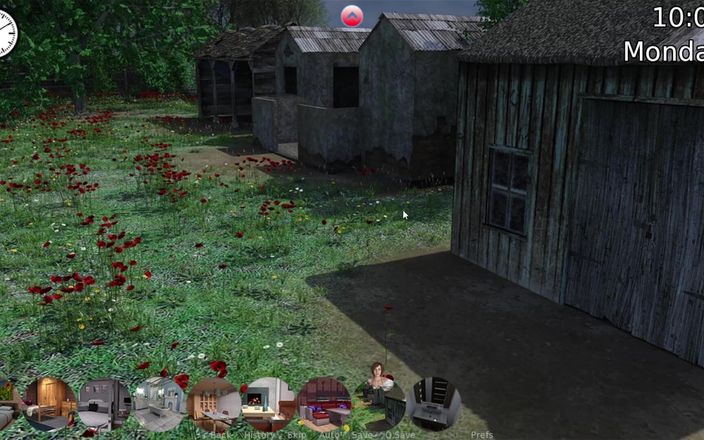Open the Prefs menu
Image resolution: width=704 pixels, height=440 pixels.
(x=481, y=435)
